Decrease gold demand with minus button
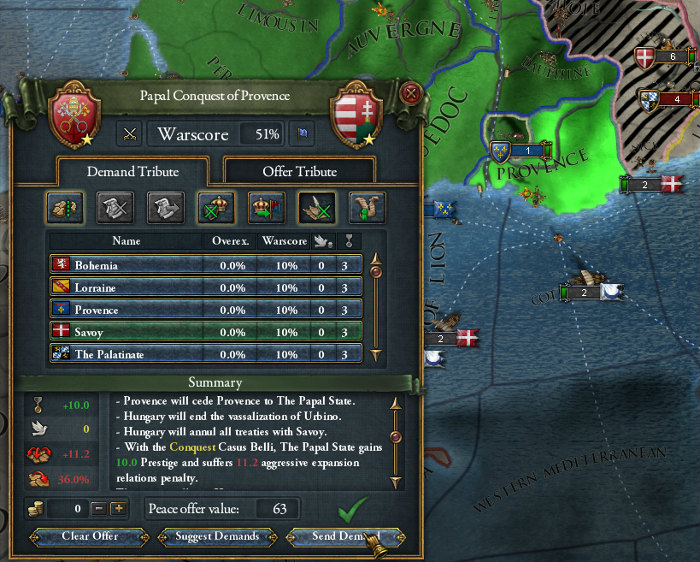Viewport: 700px width, 562px height. click(100, 509)
